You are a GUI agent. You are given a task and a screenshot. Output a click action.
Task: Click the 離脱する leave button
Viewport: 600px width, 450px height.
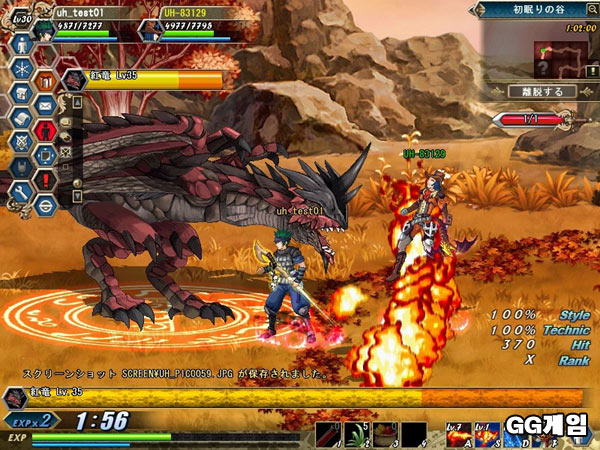click(x=542, y=91)
